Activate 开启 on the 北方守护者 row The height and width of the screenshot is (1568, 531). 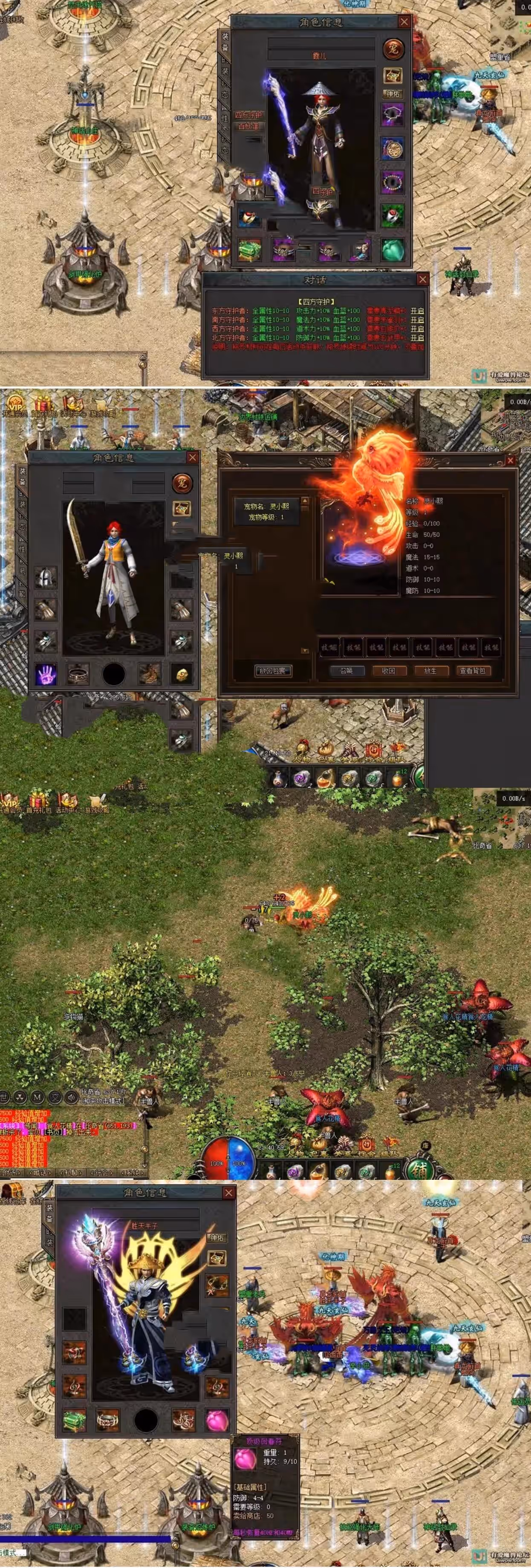[417, 338]
